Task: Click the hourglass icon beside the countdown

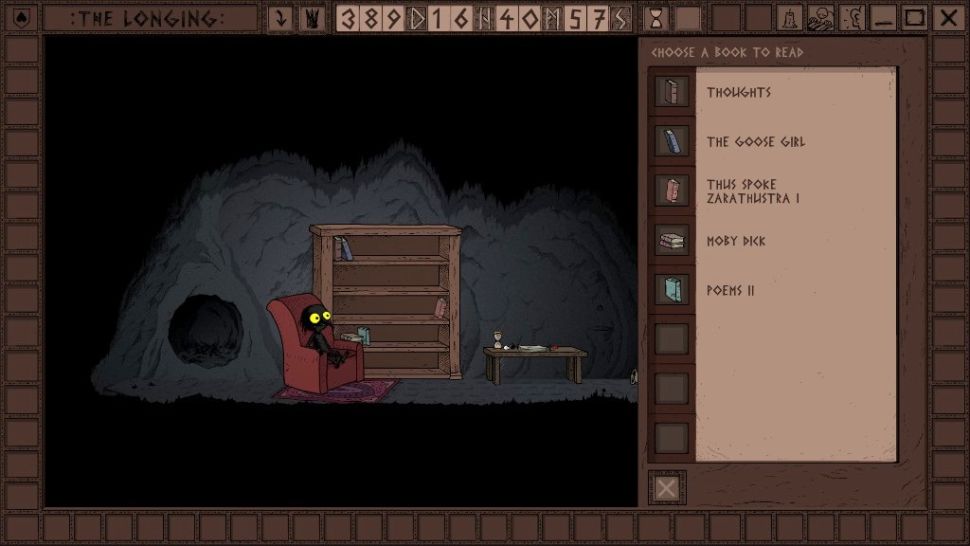Action: coord(656,18)
